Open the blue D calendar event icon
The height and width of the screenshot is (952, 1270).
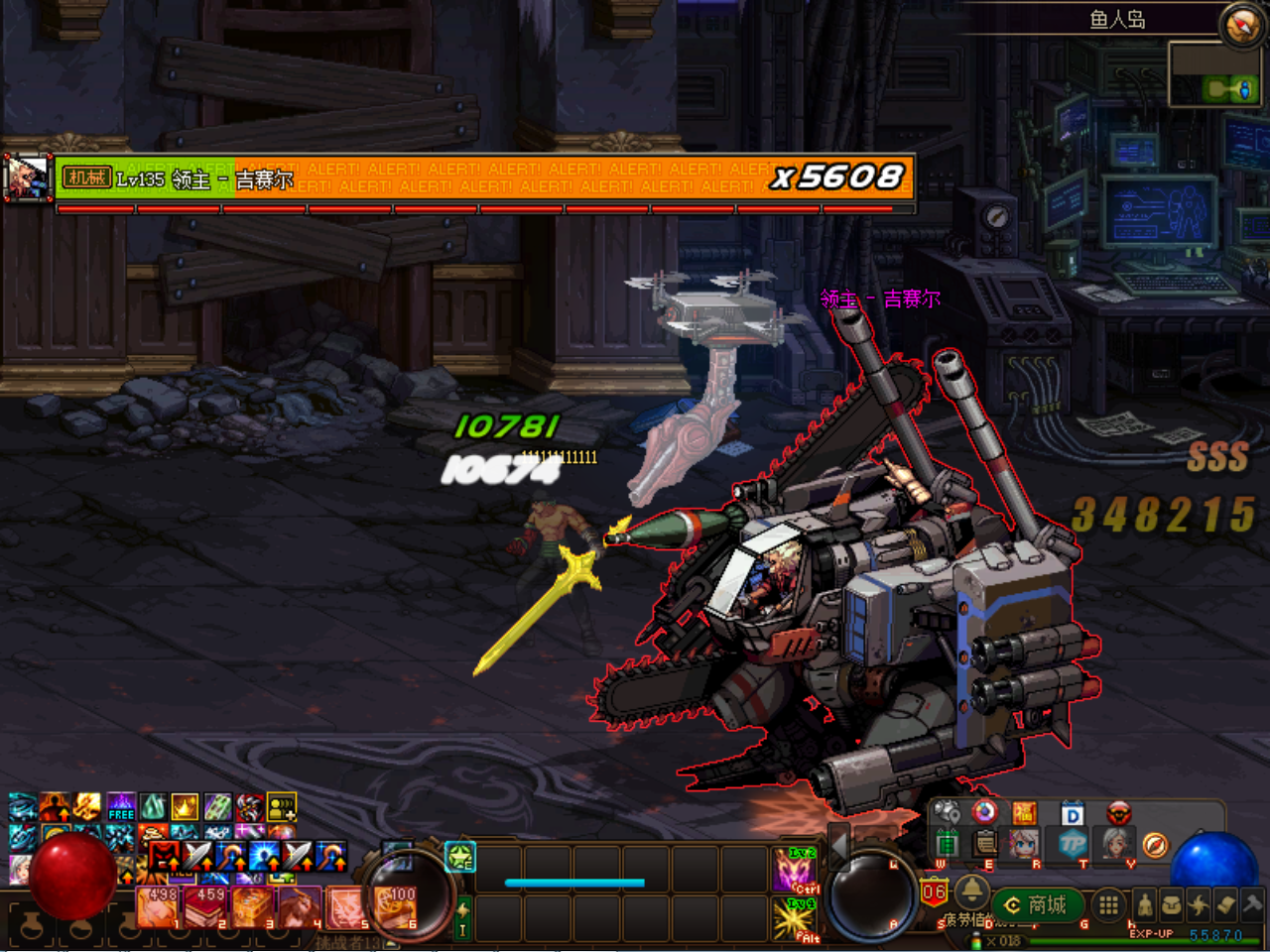point(1071,813)
